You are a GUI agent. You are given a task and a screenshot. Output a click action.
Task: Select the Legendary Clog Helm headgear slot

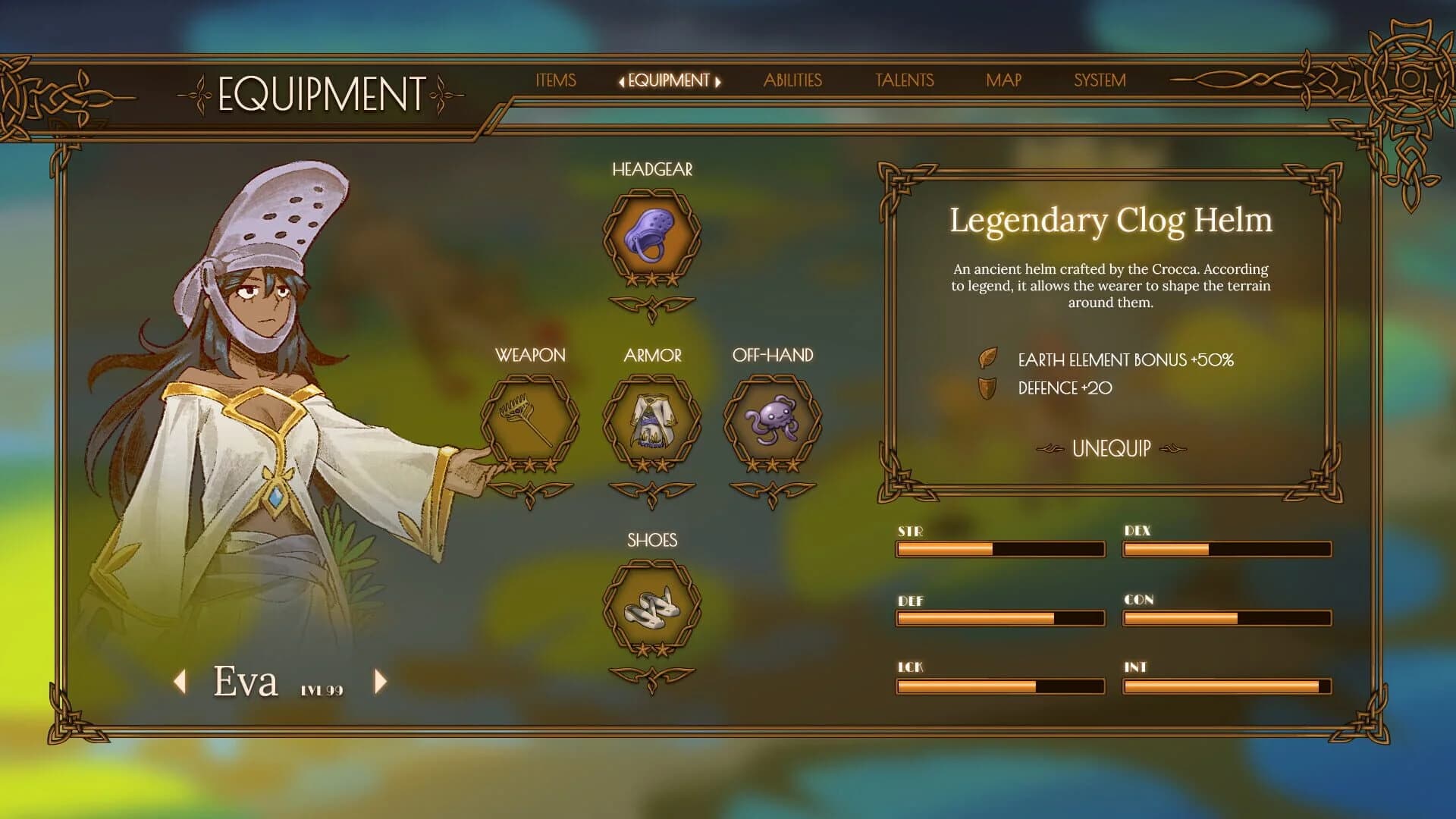pos(652,235)
